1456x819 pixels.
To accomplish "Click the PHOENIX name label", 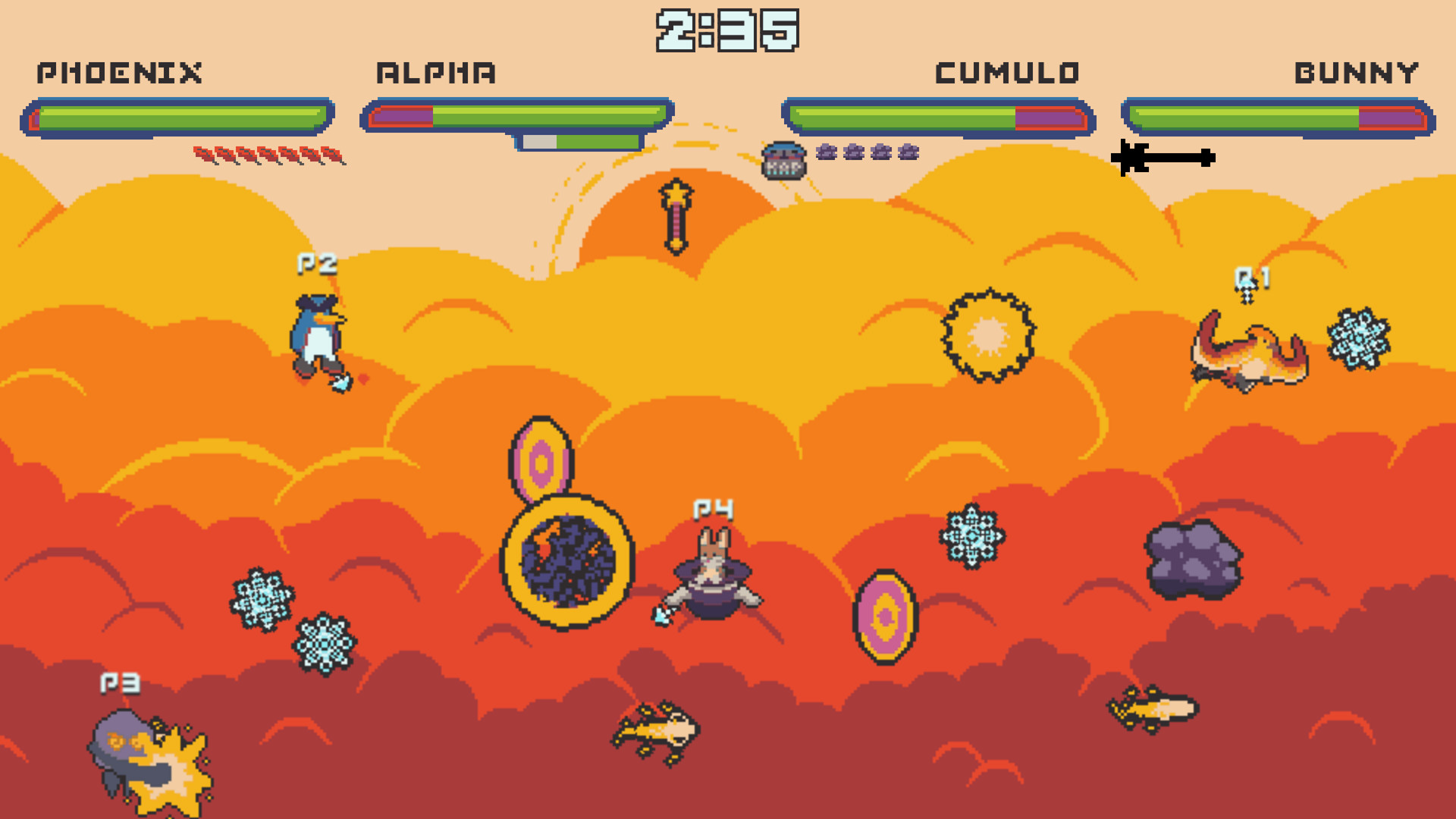I will point(121,74).
